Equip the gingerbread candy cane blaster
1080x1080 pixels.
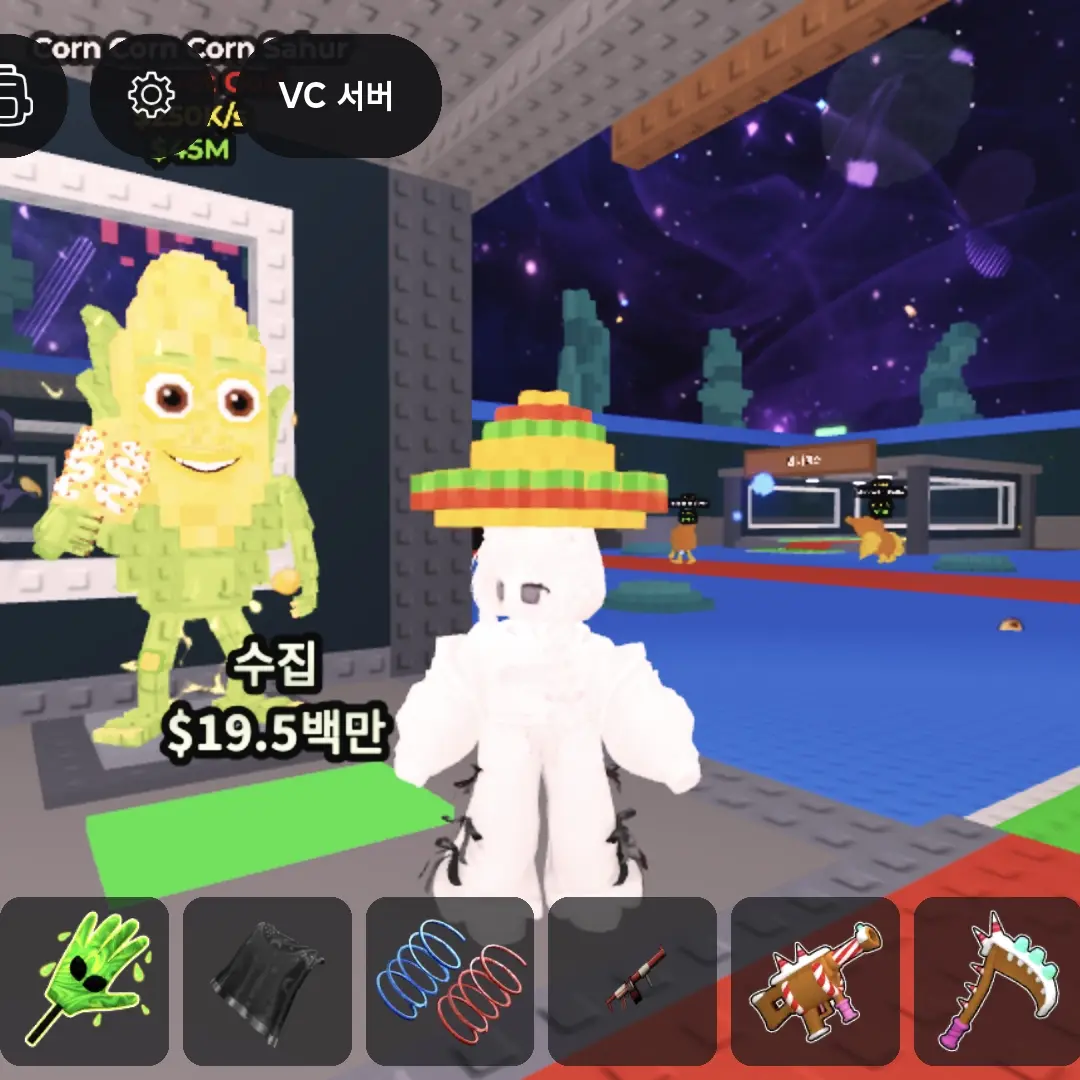click(x=815, y=981)
